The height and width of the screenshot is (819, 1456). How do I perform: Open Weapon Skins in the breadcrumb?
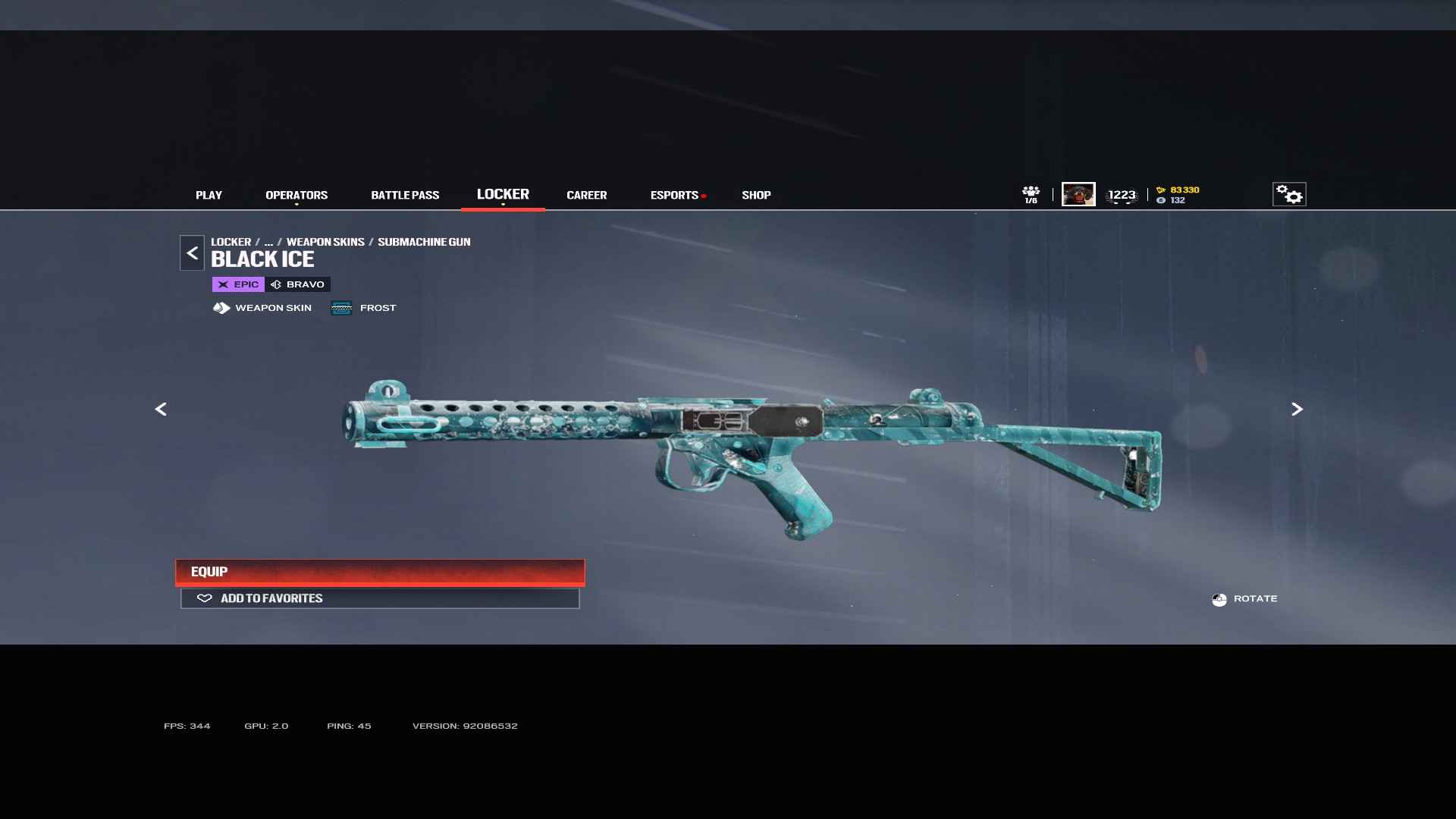(325, 242)
